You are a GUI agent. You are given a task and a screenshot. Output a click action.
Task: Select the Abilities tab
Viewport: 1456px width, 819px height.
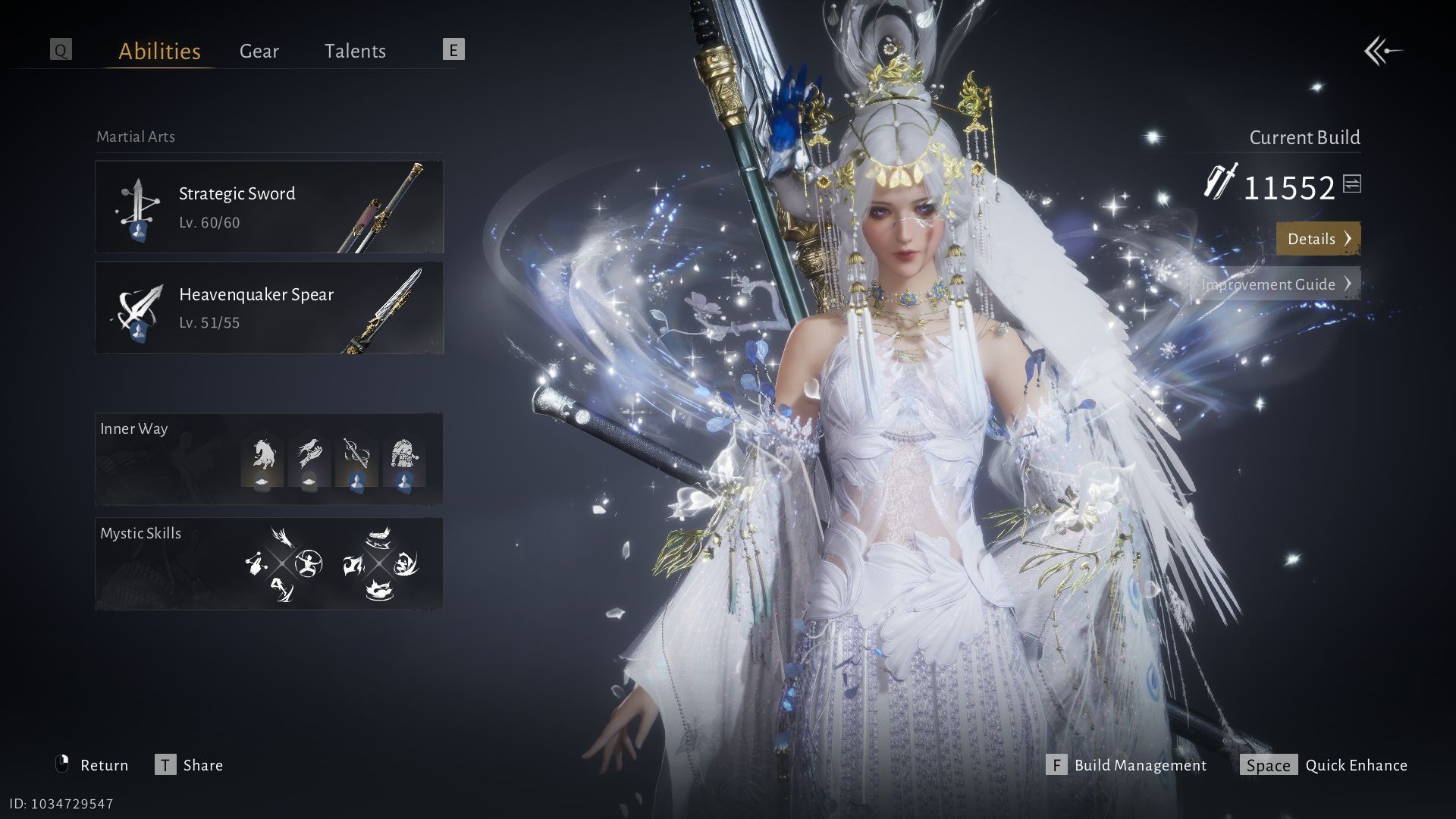coord(159,51)
